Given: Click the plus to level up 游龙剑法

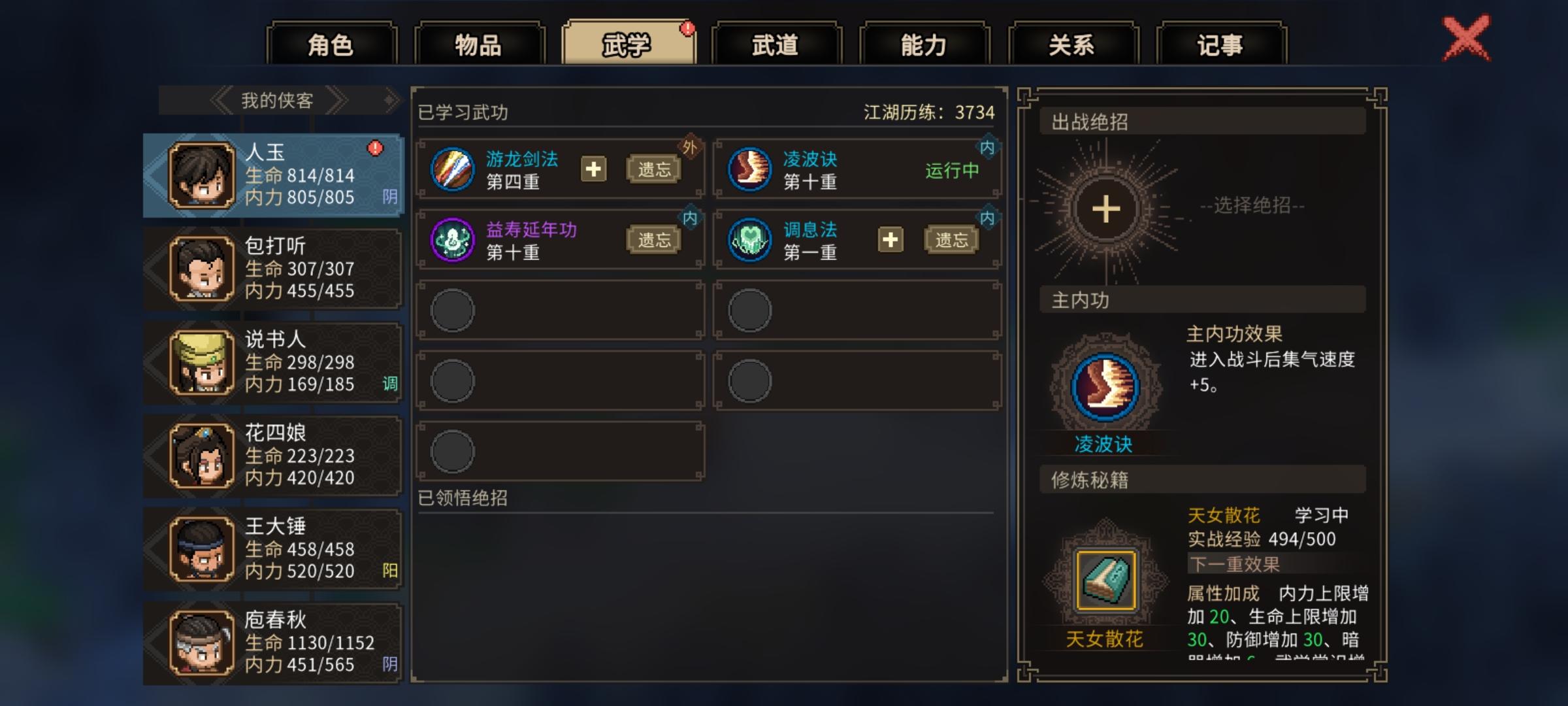Looking at the screenshot, I should click(593, 169).
